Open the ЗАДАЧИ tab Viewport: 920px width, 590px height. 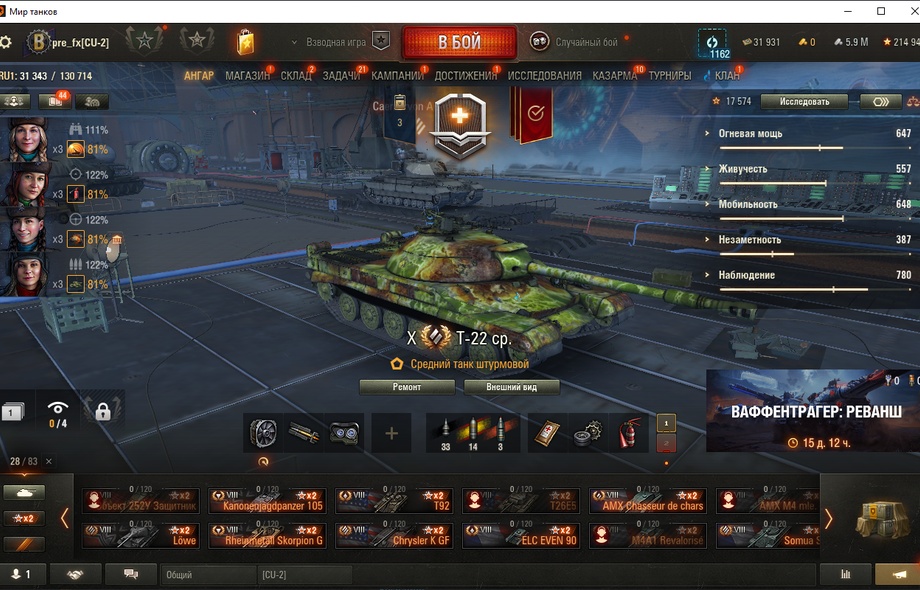tap(341, 76)
